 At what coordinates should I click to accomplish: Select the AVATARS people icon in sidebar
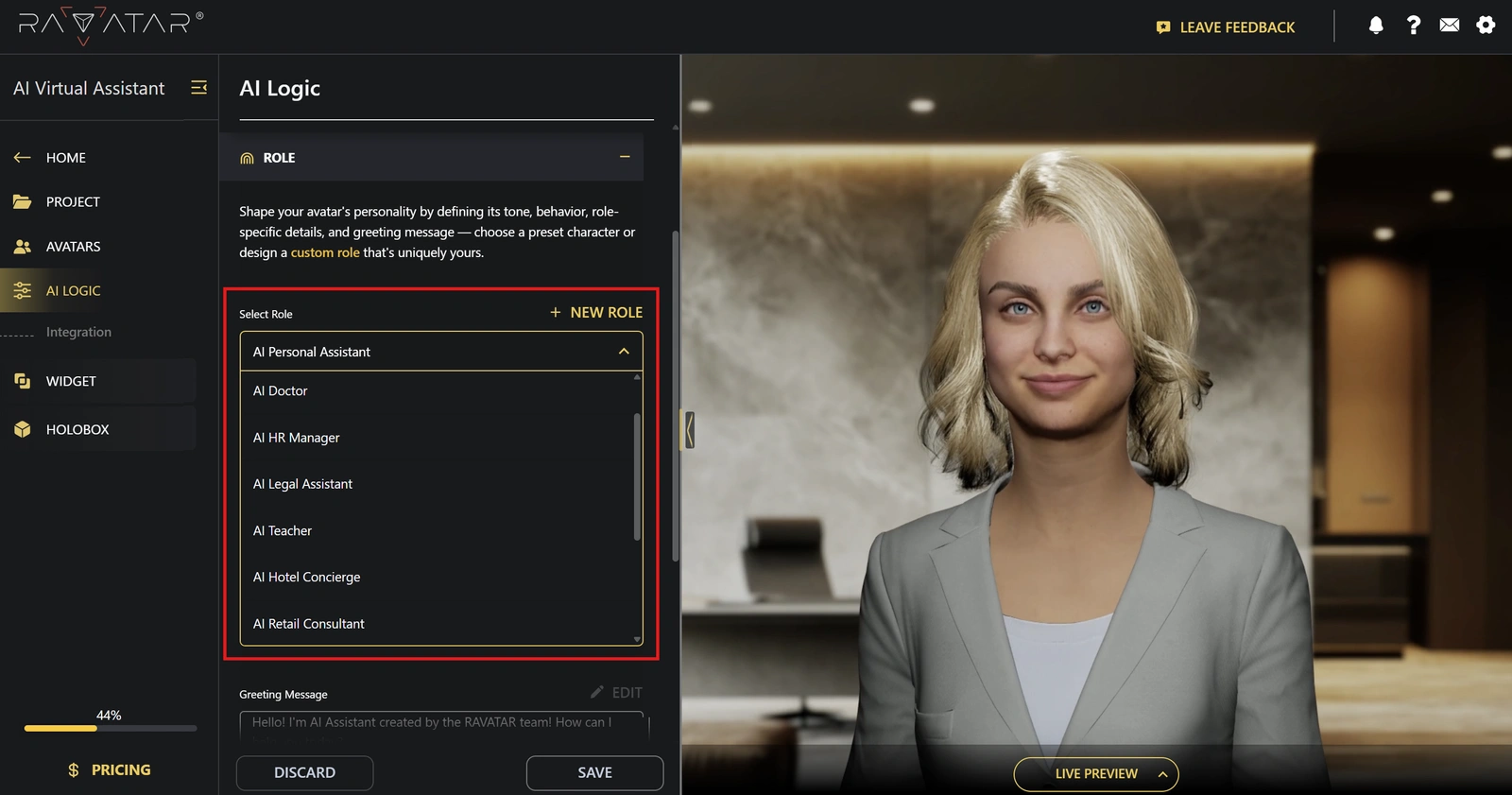tap(23, 246)
